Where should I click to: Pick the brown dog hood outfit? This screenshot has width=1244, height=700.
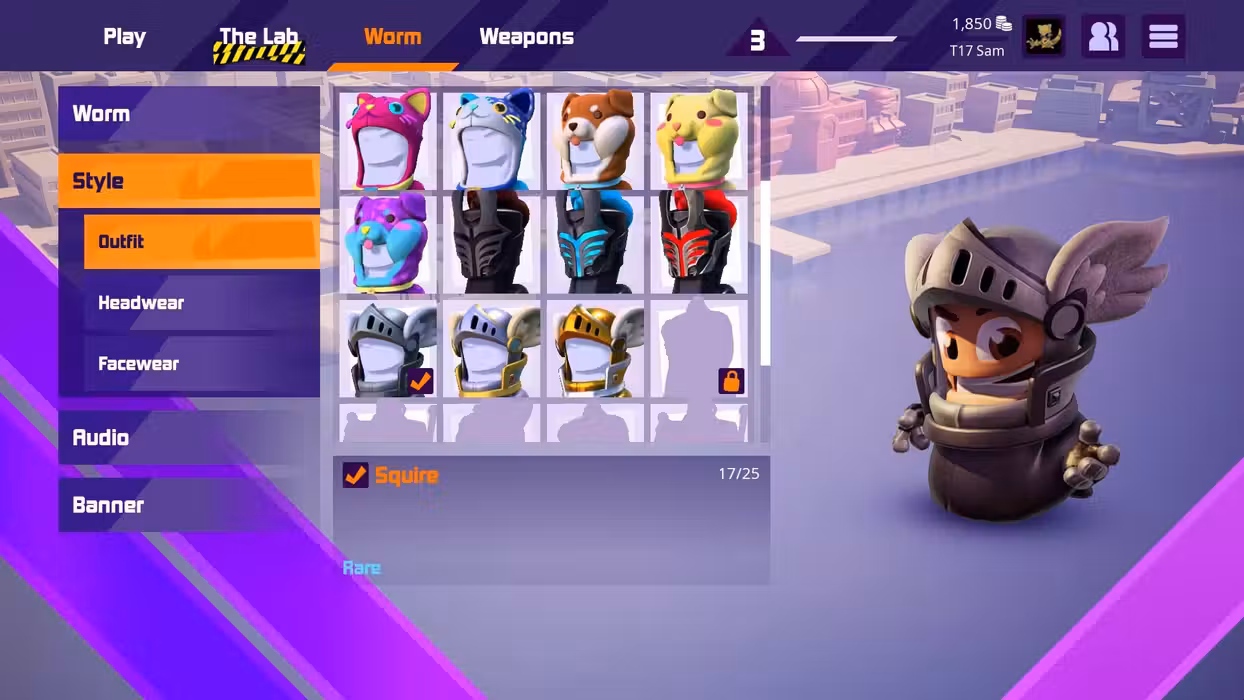(x=596, y=139)
